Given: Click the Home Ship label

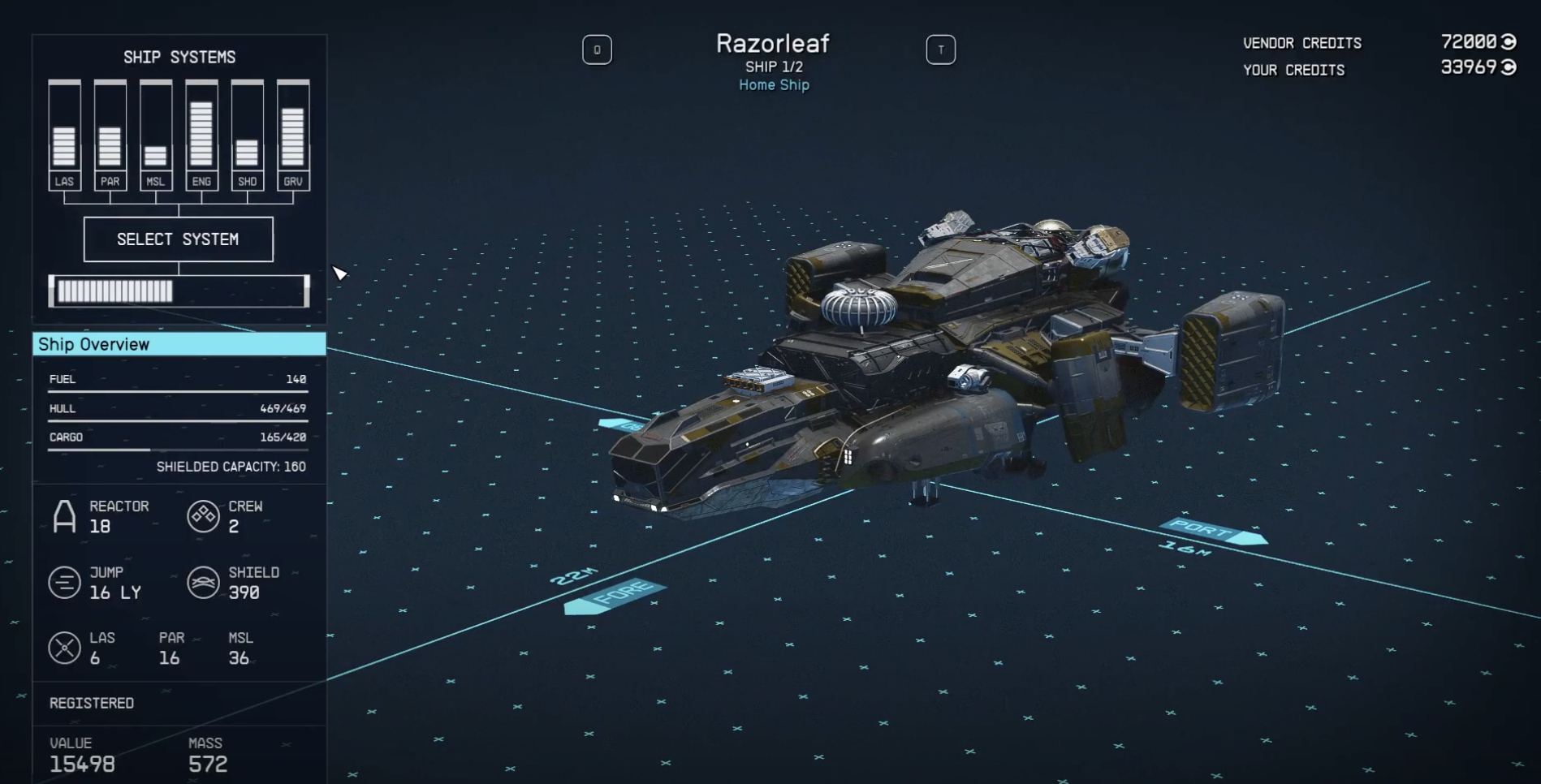Looking at the screenshot, I should click(772, 84).
